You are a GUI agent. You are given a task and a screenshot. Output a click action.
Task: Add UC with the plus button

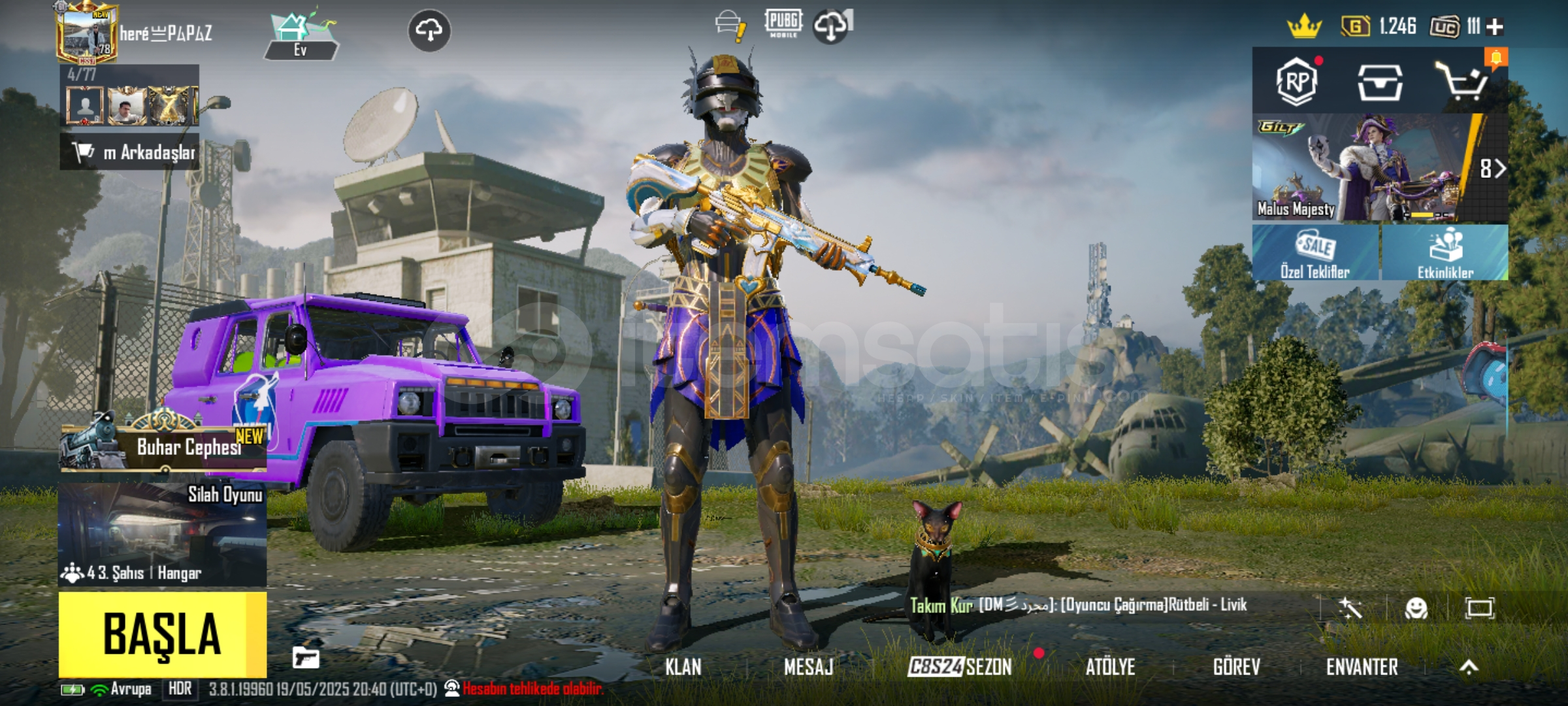(1494, 27)
